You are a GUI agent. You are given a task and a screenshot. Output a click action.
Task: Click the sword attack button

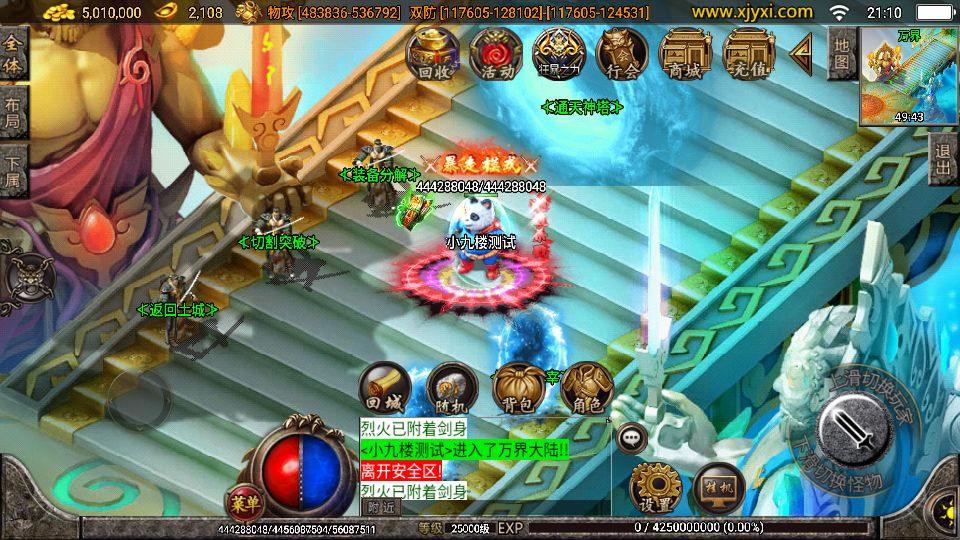click(854, 432)
